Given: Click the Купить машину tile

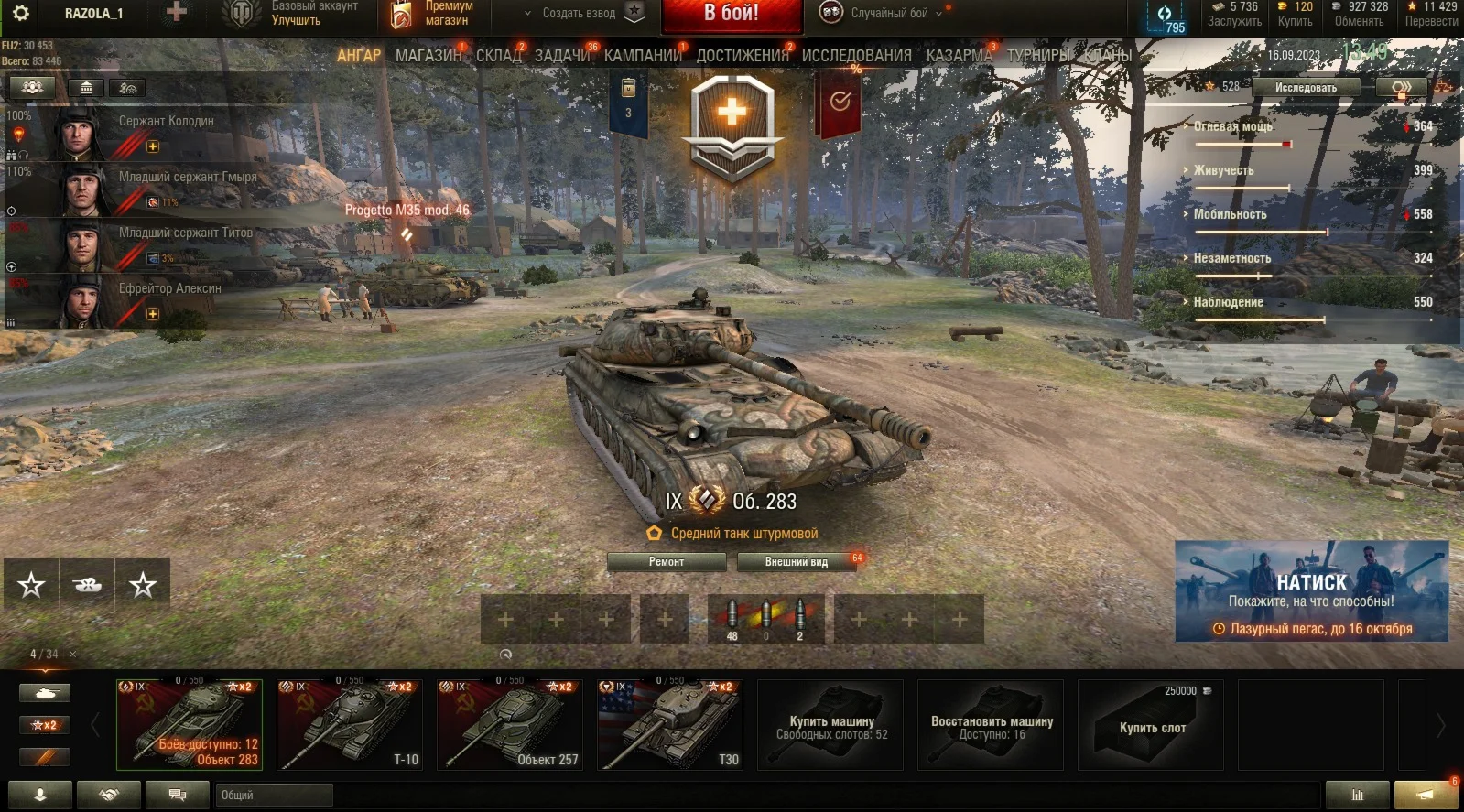Looking at the screenshot, I should pos(830,725).
